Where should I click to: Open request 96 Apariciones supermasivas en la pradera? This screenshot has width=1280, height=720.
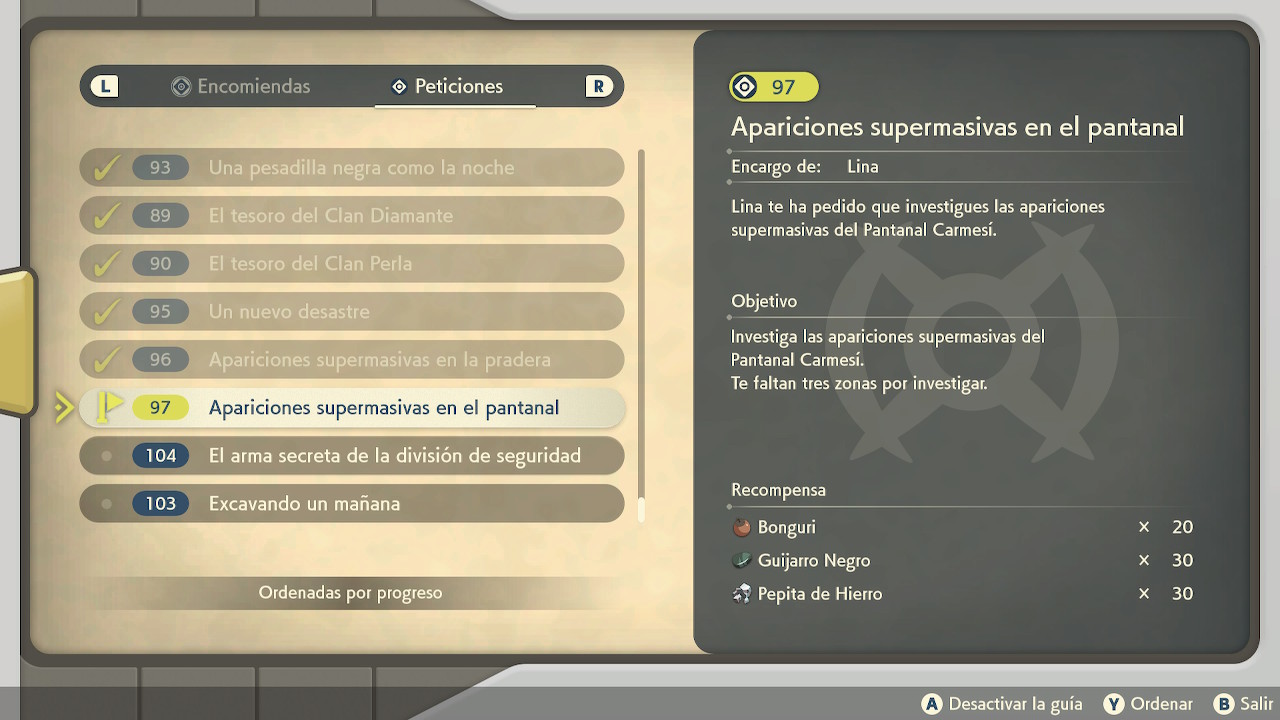pos(352,360)
